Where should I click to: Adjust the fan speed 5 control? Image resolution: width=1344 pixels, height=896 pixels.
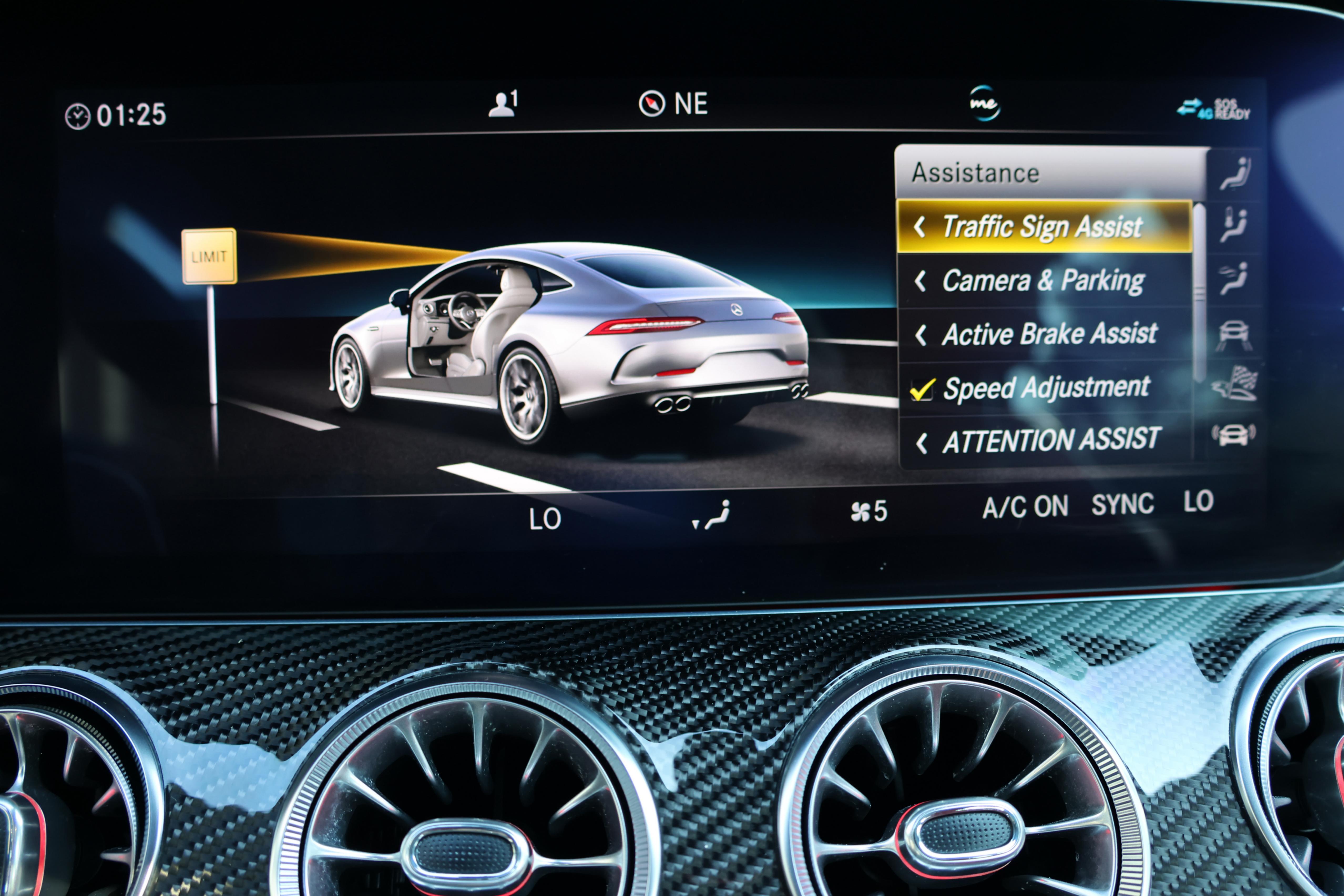[868, 511]
